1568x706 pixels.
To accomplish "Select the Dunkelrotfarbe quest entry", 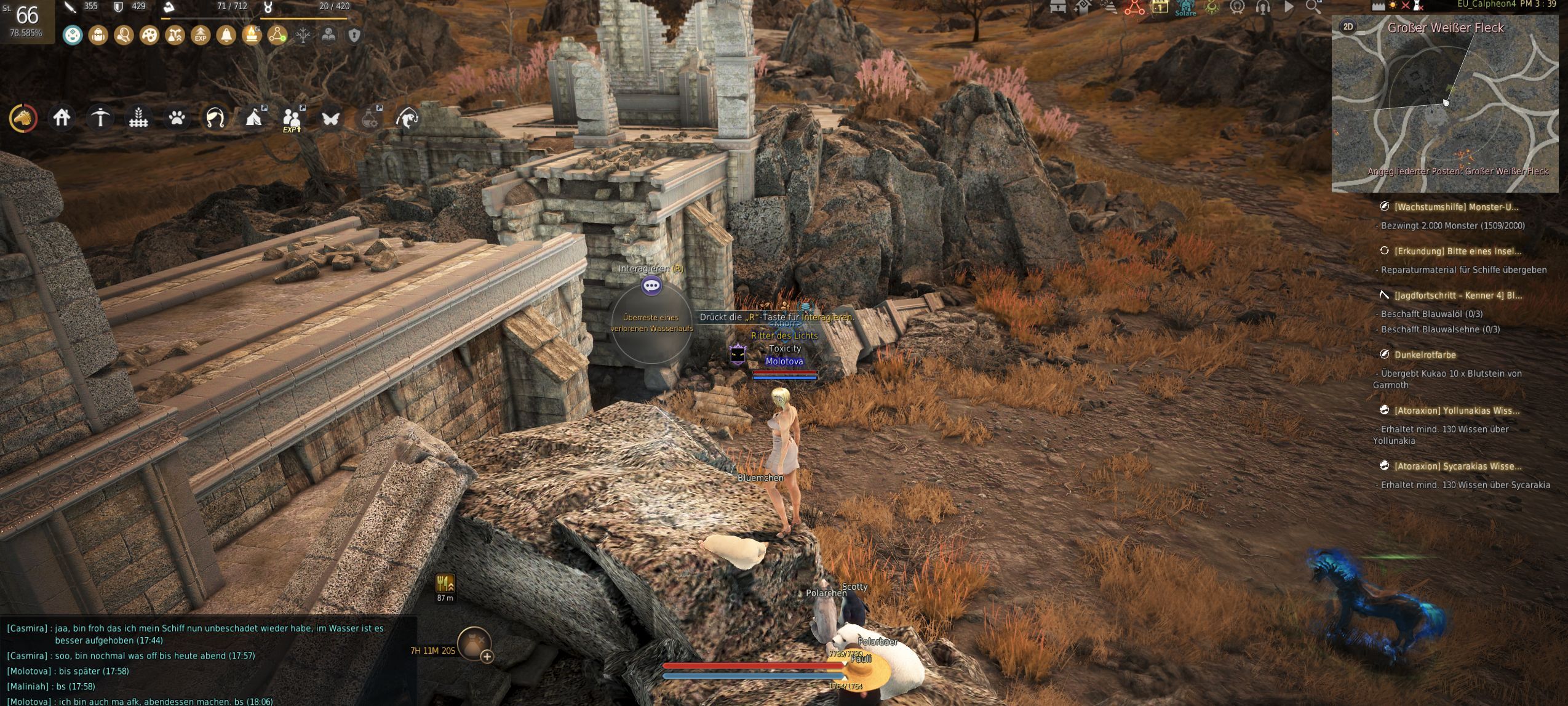I will point(1425,355).
